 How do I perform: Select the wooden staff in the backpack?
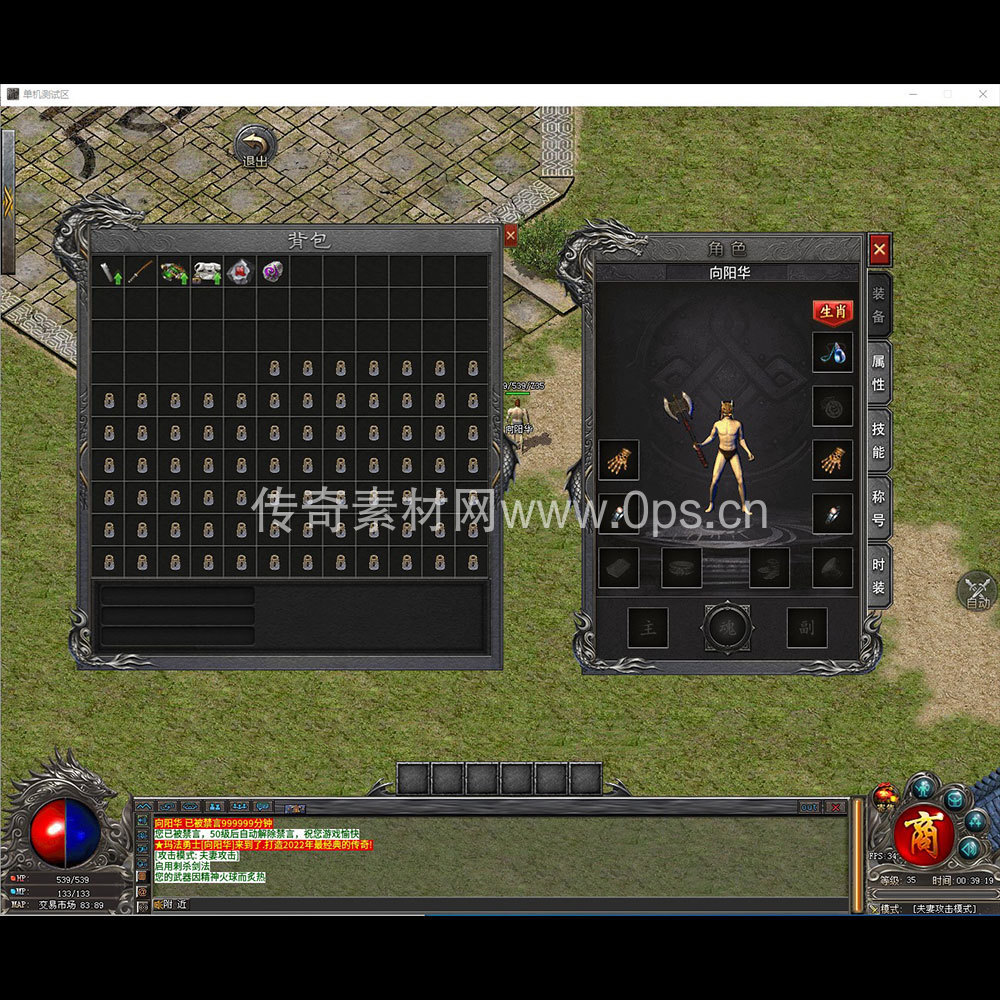tap(141, 272)
